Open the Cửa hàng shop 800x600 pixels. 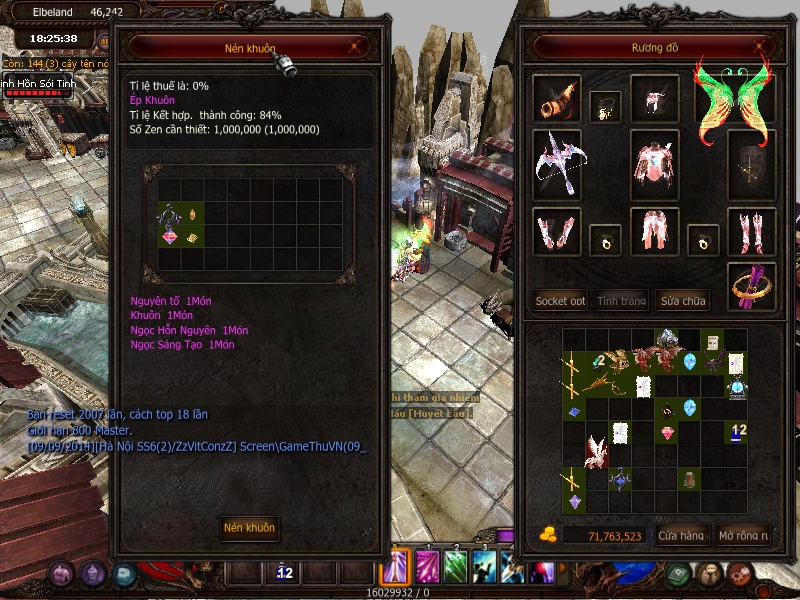click(x=681, y=536)
